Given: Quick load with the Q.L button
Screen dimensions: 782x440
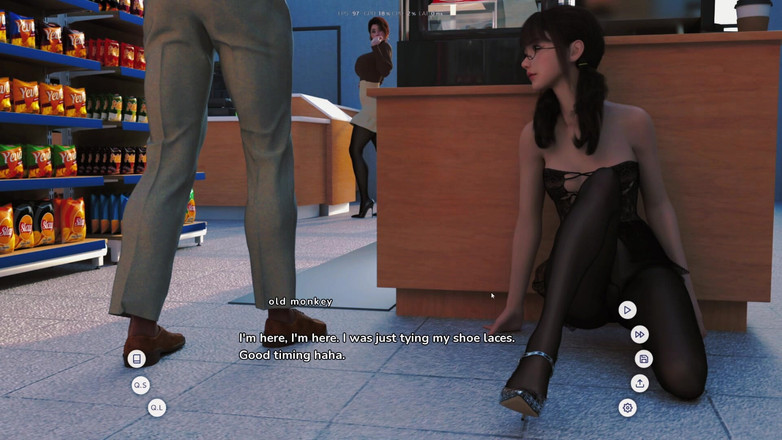Looking at the screenshot, I should pyautogui.click(x=156, y=407).
